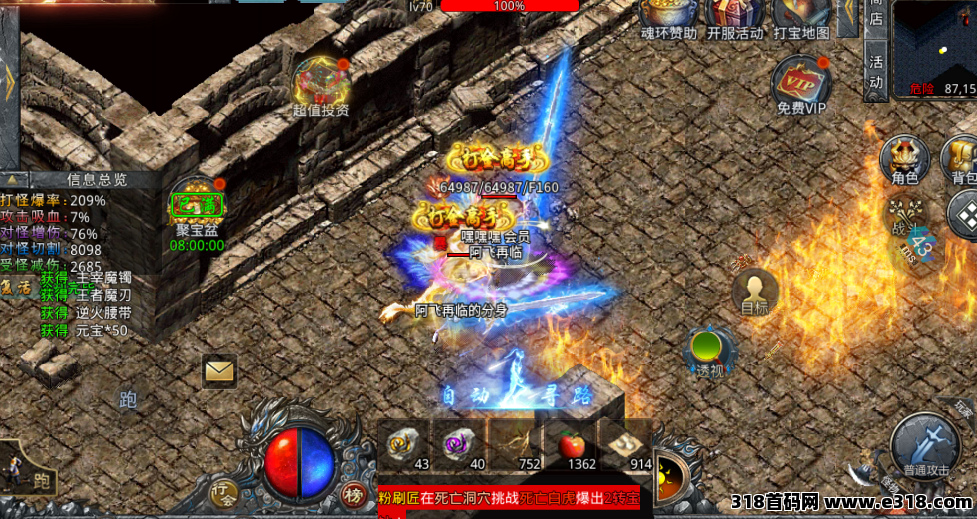The height and width of the screenshot is (519, 977).
Task: Open the 榜 ranking button
Action: pyautogui.click(x=353, y=492)
